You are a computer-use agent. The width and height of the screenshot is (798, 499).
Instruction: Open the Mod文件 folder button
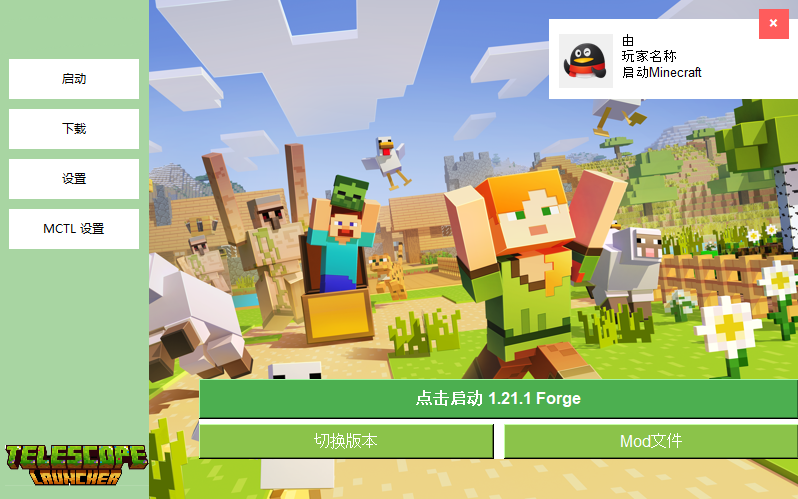(x=651, y=441)
